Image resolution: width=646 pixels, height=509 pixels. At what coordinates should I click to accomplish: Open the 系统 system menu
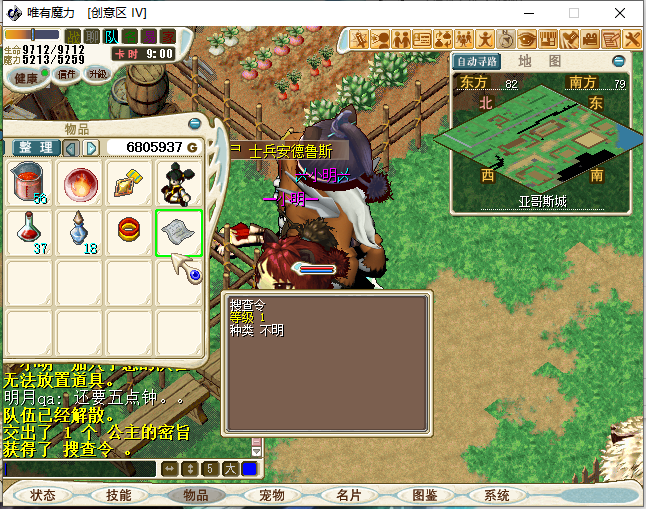click(497, 495)
